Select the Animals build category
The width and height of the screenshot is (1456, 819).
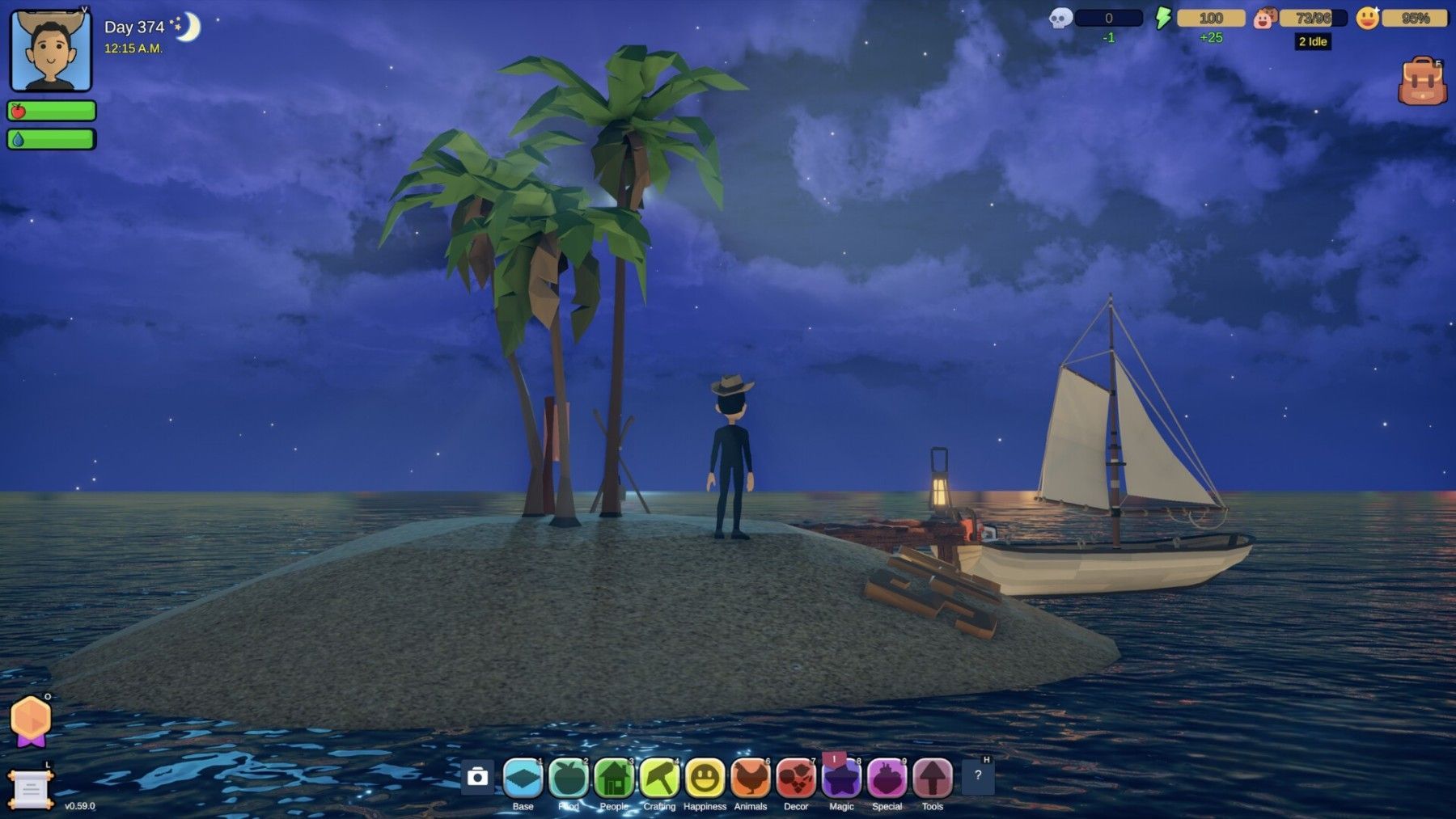[x=751, y=778]
